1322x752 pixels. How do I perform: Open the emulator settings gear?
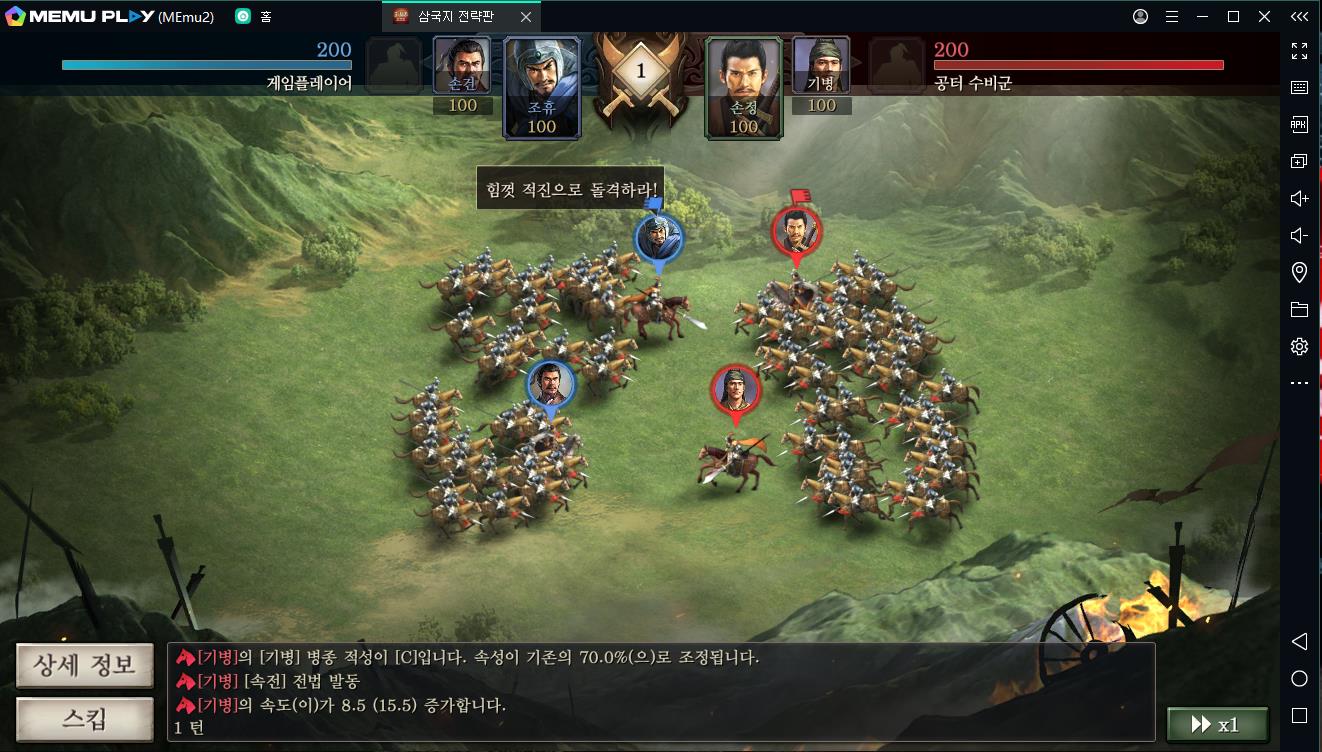(1299, 346)
